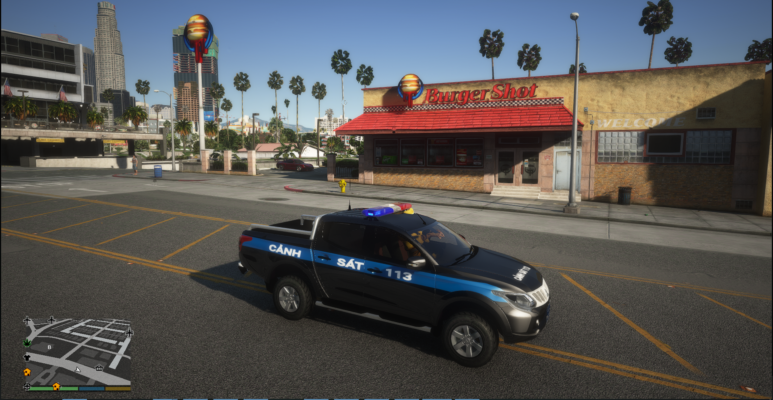
Task: Click the black t-shirt clothing store blip
Action: (x=27, y=358)
